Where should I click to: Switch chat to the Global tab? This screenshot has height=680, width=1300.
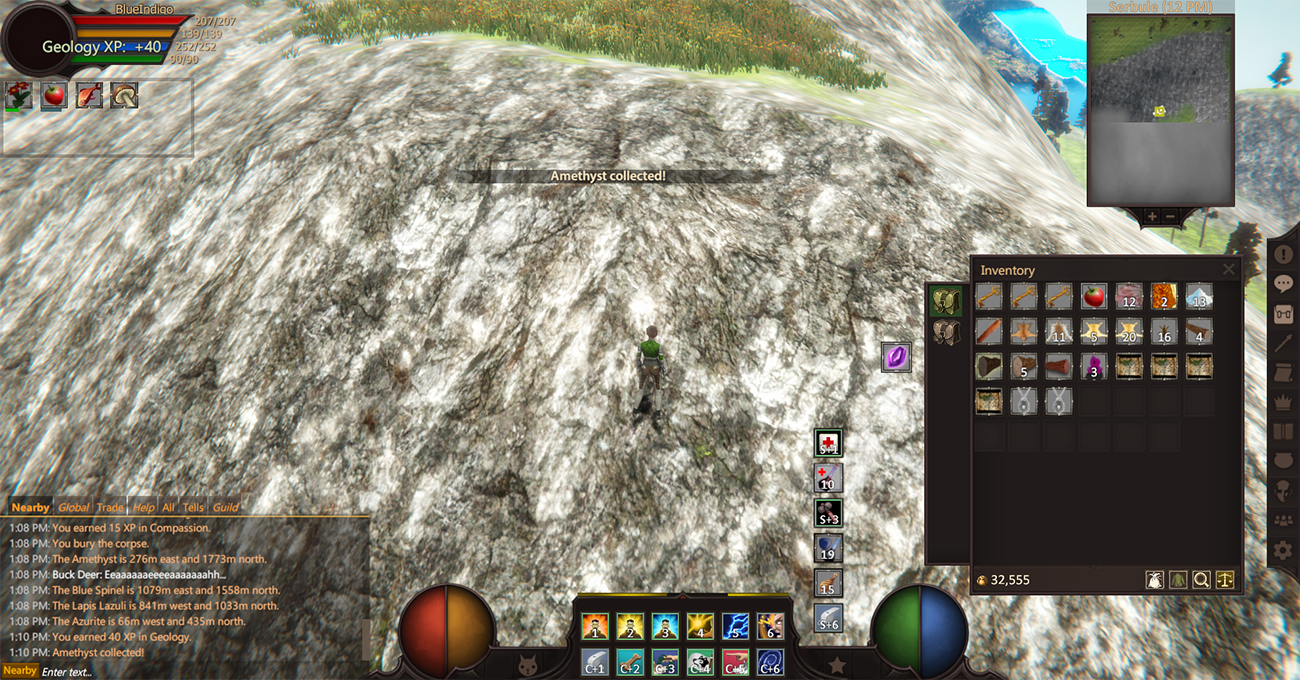pos(73,508)
